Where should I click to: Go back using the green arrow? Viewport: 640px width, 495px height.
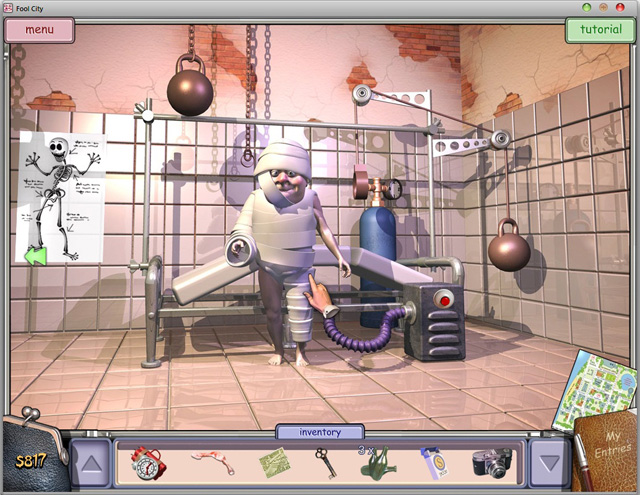point(36,257)
